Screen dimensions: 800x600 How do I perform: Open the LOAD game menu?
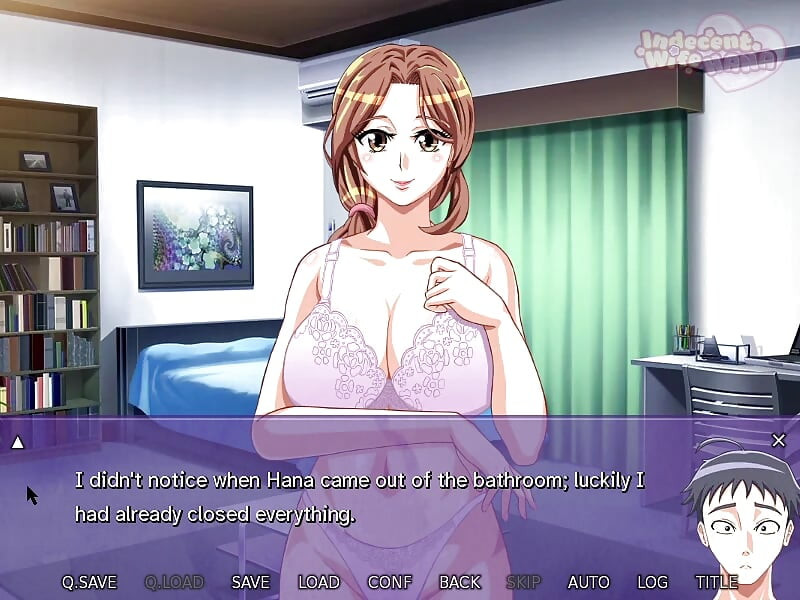pos(319,582)
